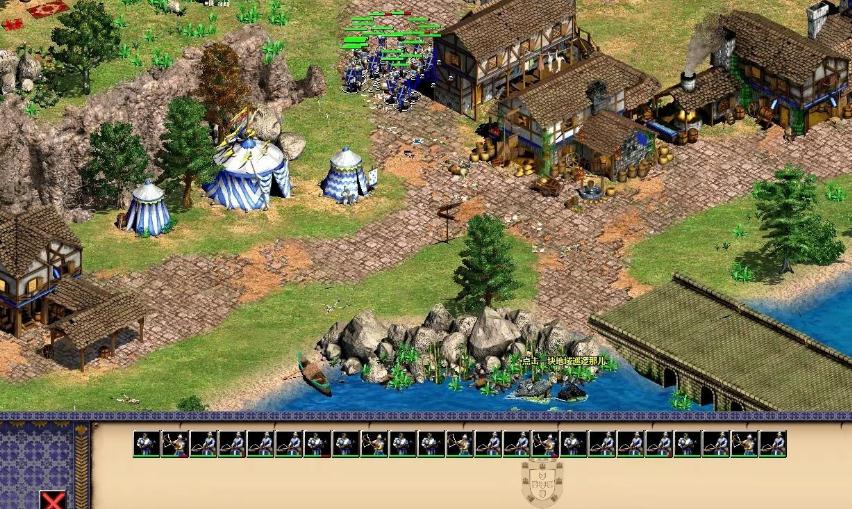Select the last unit portrait in the selection row
852x509 pixels.
point(773,443)
